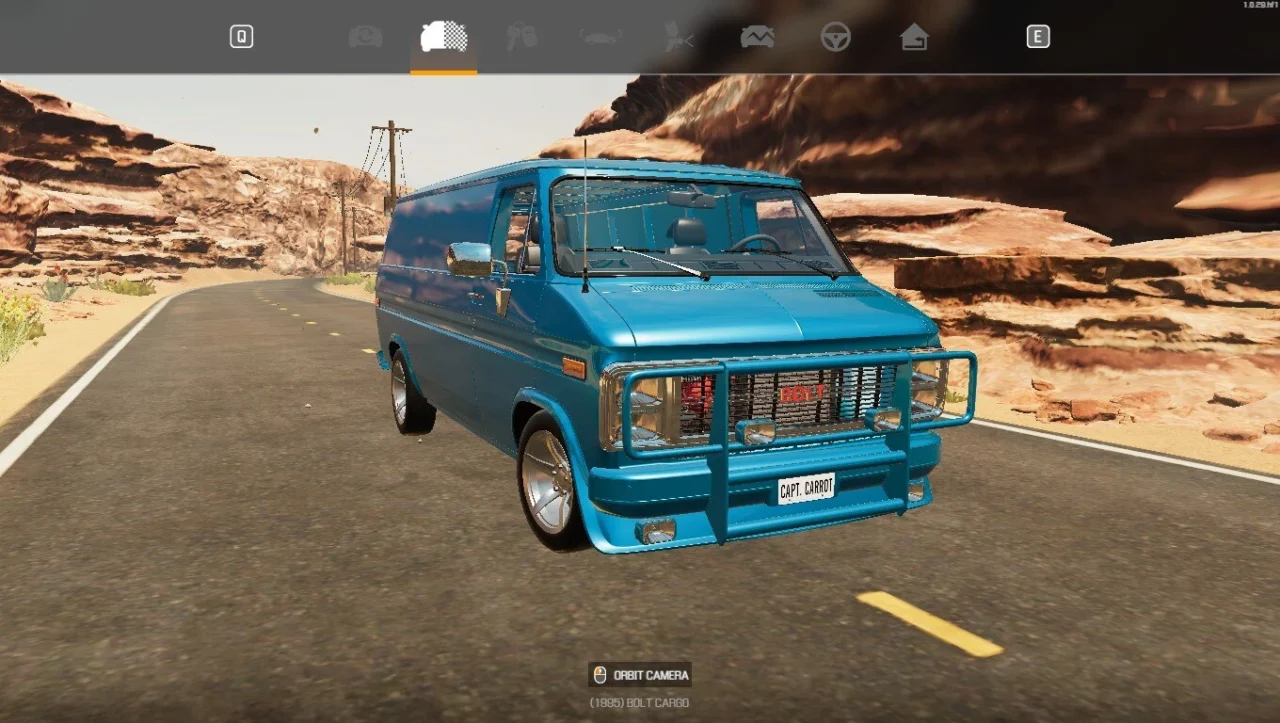Open the low-profile car outline tab
Viewport: 1280px width, 723px height.
tap(600, 37)
